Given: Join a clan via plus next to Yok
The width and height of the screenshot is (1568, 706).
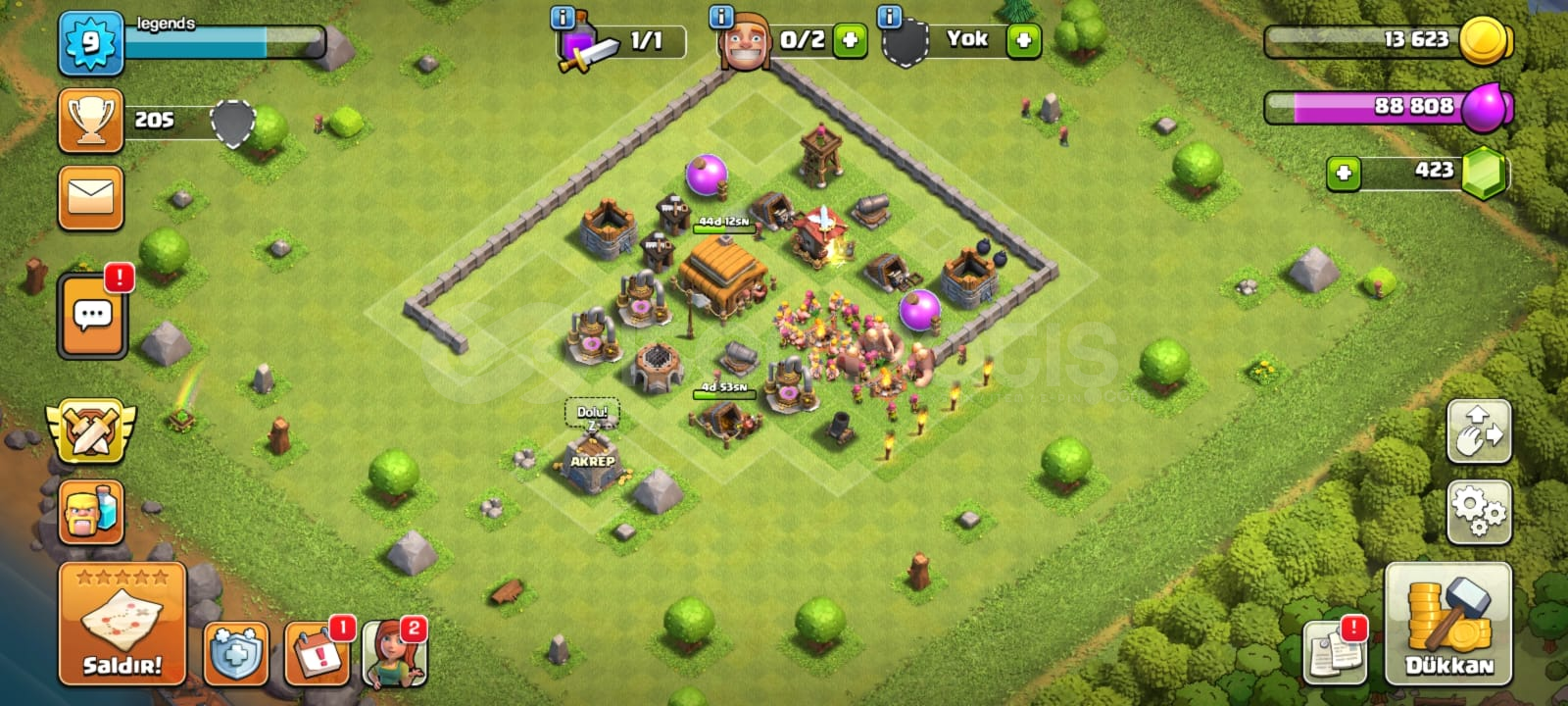Looking at the screenshot, I should 1023,42.
